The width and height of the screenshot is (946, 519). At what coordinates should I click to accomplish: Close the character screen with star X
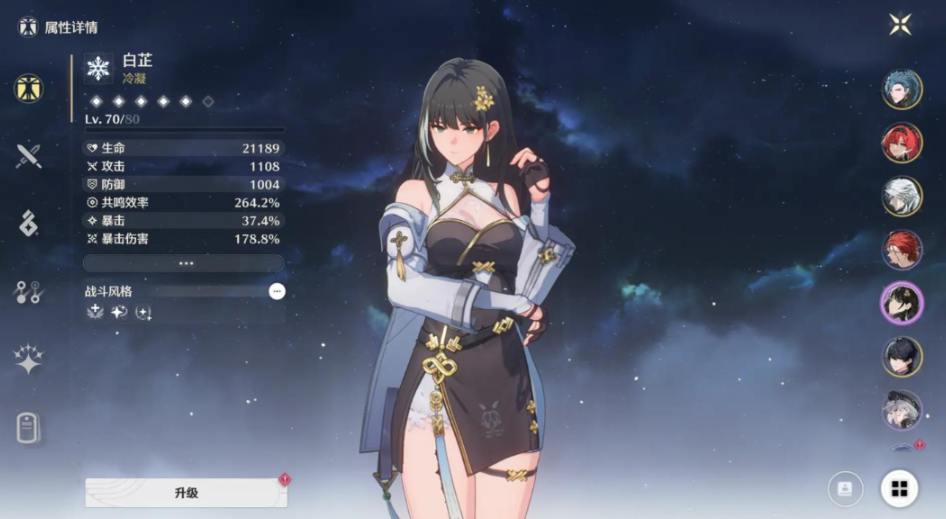900,24
